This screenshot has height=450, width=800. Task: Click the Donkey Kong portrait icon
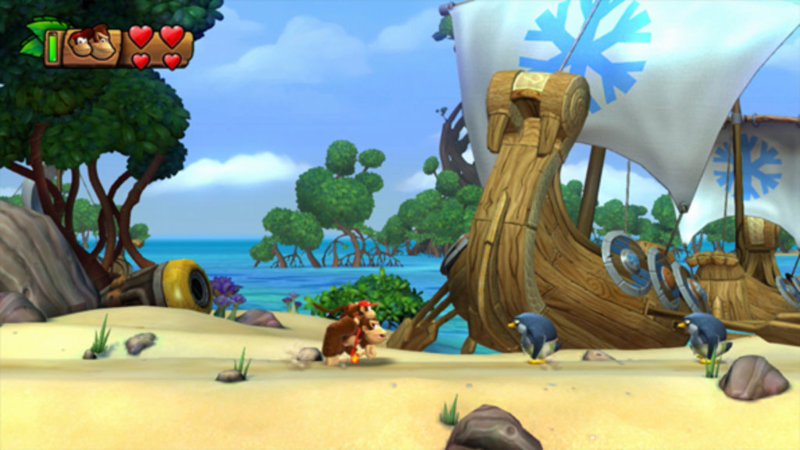click(91, 45)
